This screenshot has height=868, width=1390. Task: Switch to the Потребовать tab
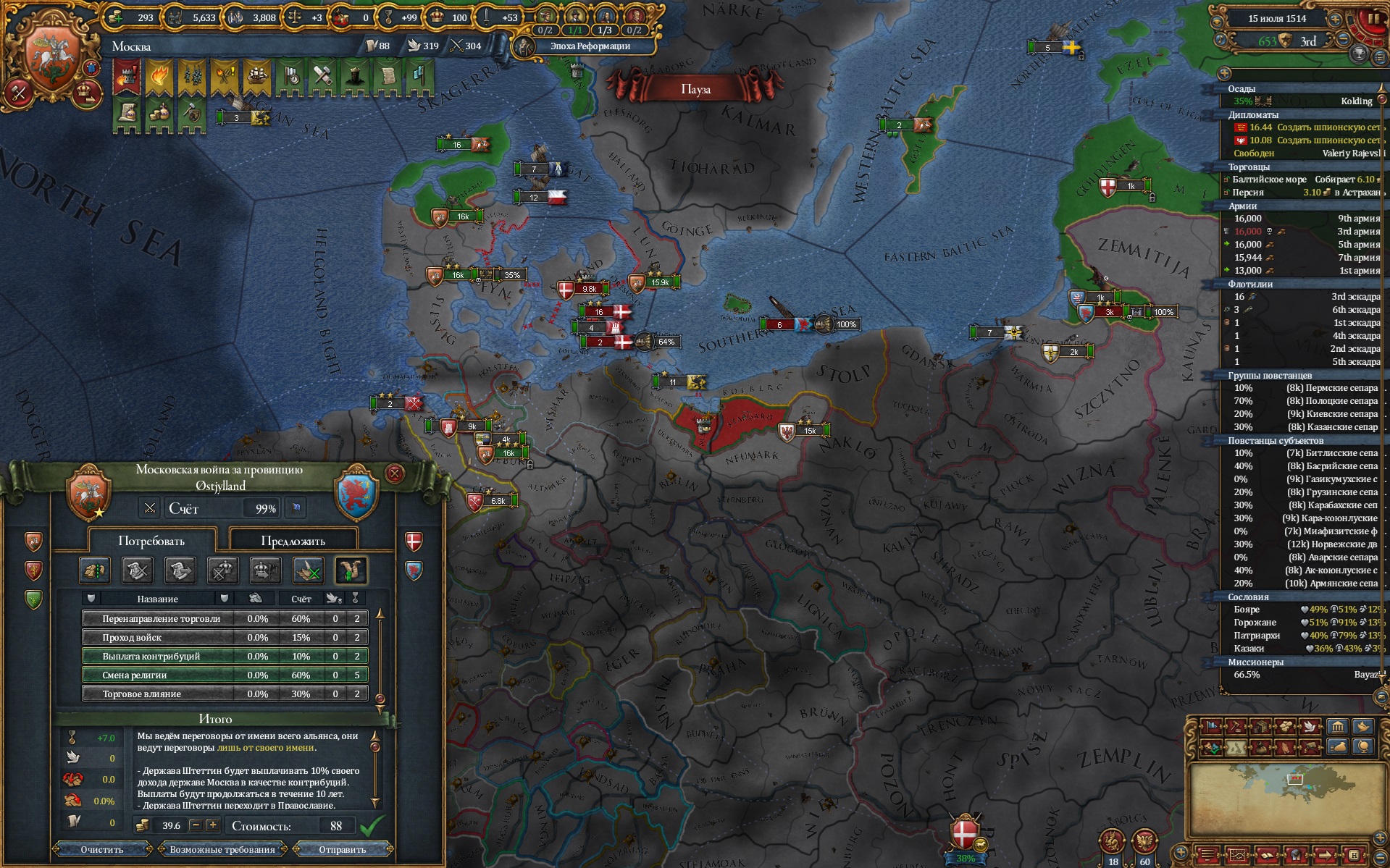click(151, 541)
